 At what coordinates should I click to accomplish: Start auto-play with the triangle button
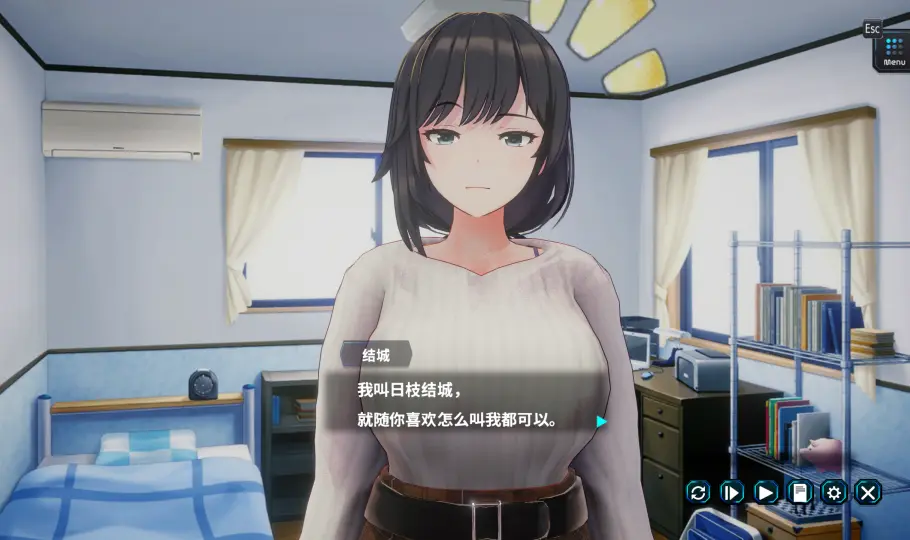[766, 491]
